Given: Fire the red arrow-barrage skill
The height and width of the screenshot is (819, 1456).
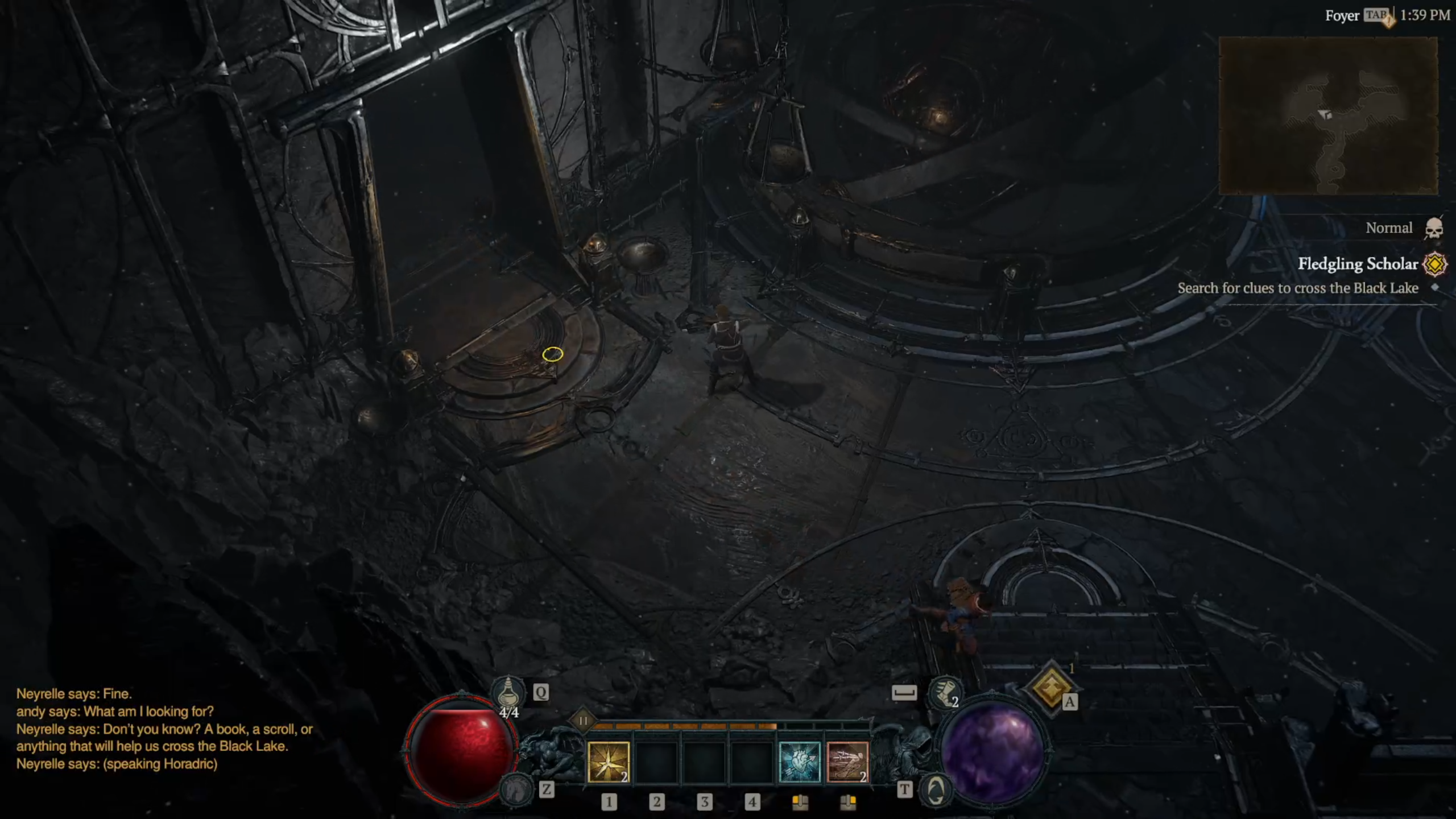Looking at the screenshot, I should click(x=847, y=762).
